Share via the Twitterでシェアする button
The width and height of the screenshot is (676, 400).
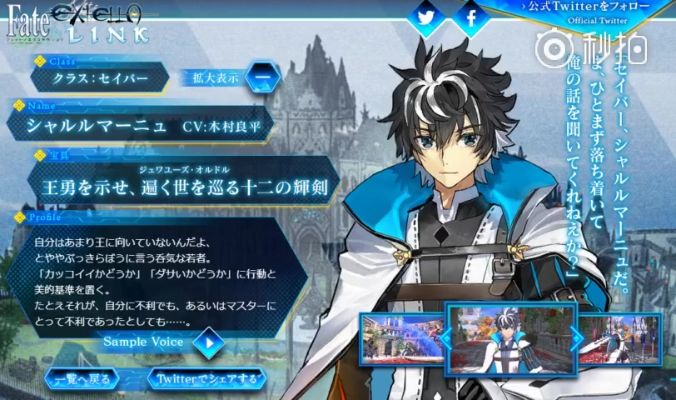206,379
